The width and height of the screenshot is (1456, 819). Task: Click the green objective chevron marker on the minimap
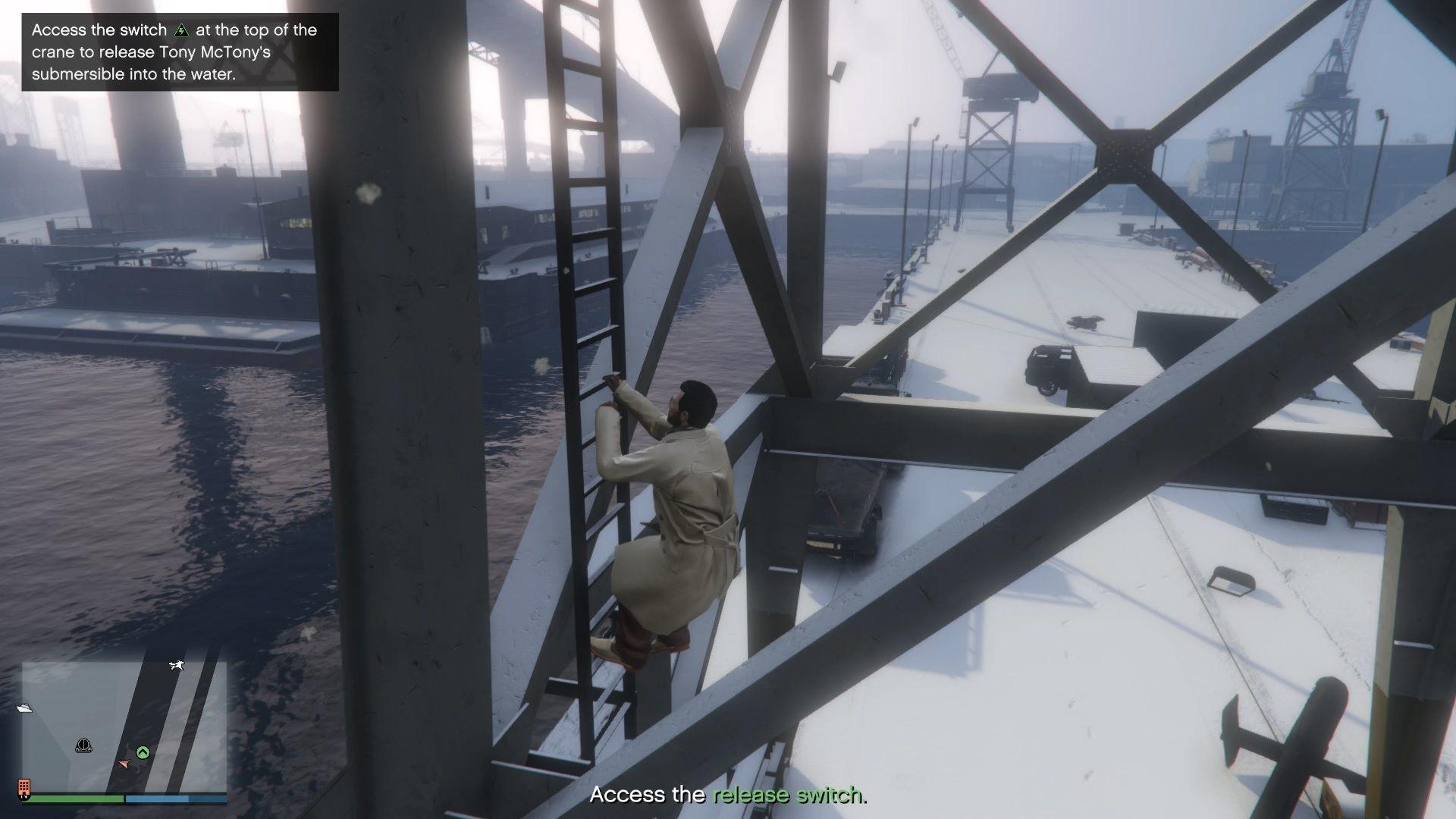point(143,752)
